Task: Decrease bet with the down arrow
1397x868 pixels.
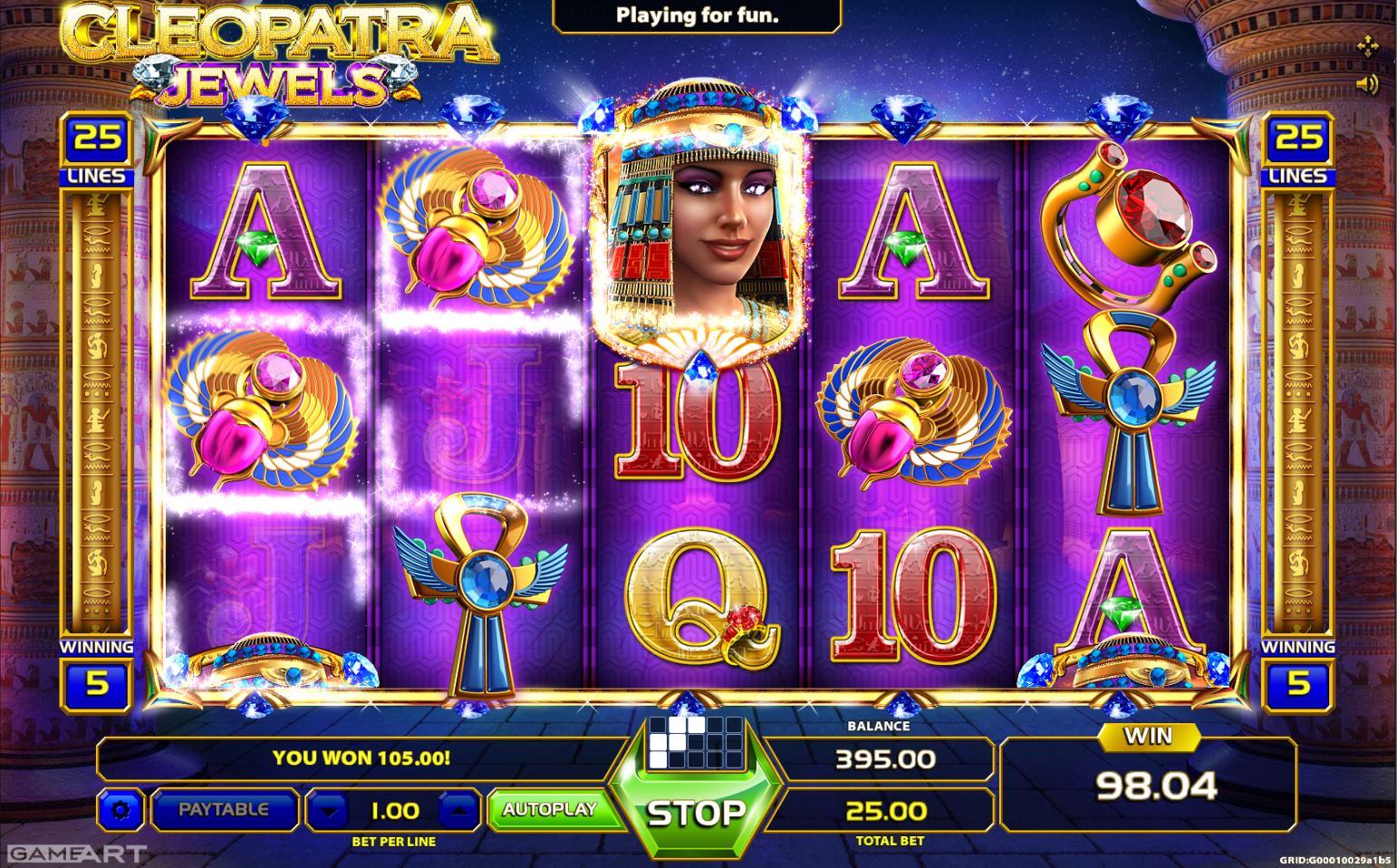Action: click(x=329, y=809)
